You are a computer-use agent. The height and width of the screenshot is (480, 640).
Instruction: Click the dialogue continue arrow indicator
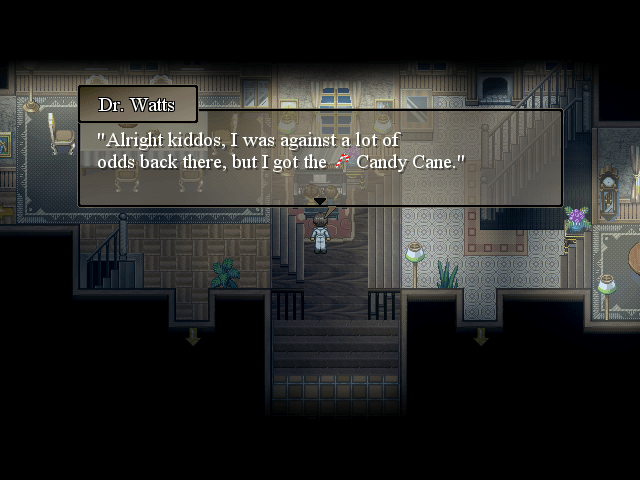320,202
